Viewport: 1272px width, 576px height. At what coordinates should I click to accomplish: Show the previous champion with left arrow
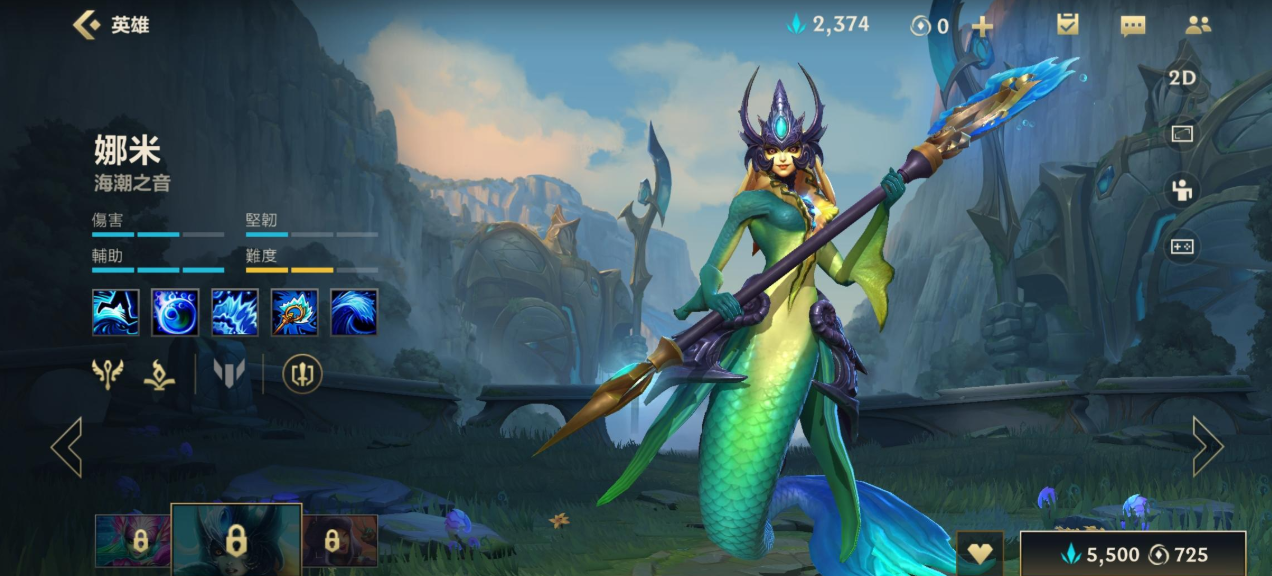[67, 446]
